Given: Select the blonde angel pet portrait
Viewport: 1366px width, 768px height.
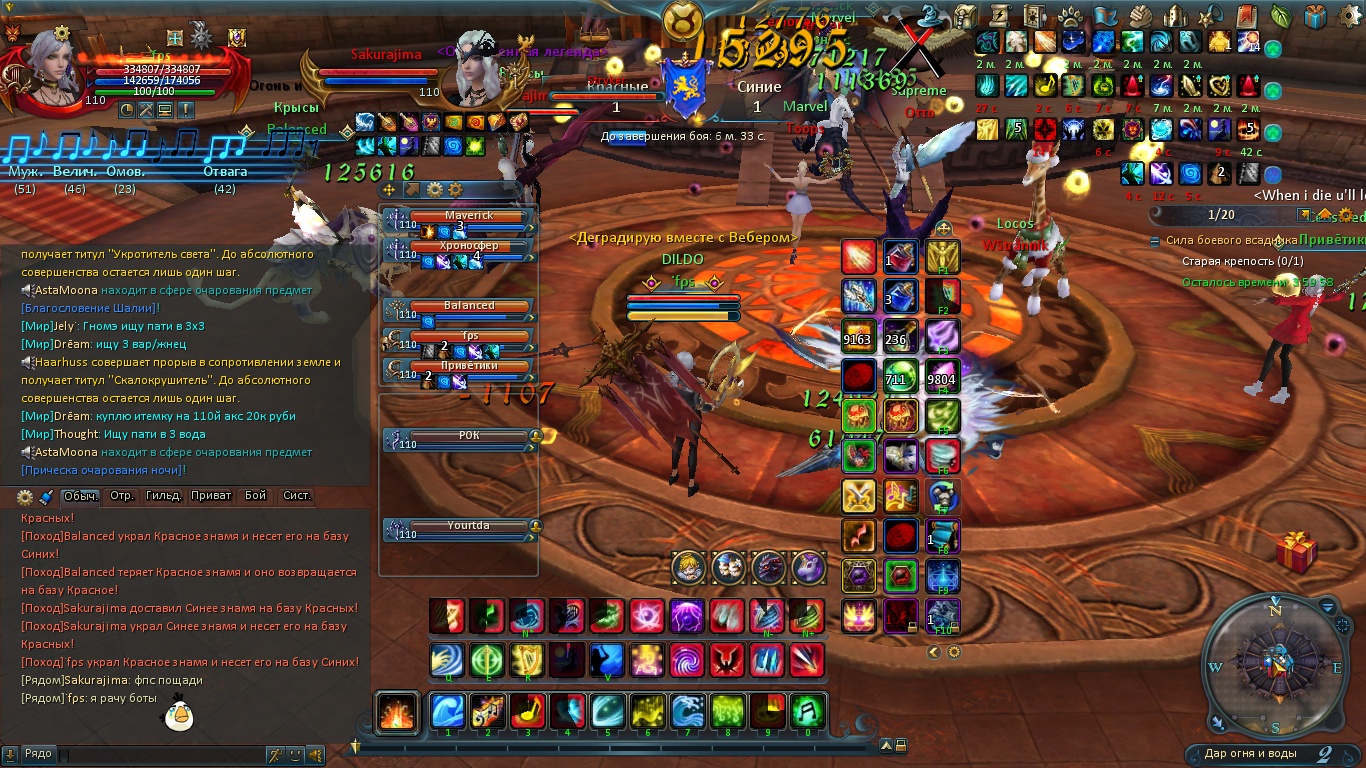Looking at the screenshot, I should [689, 568].
